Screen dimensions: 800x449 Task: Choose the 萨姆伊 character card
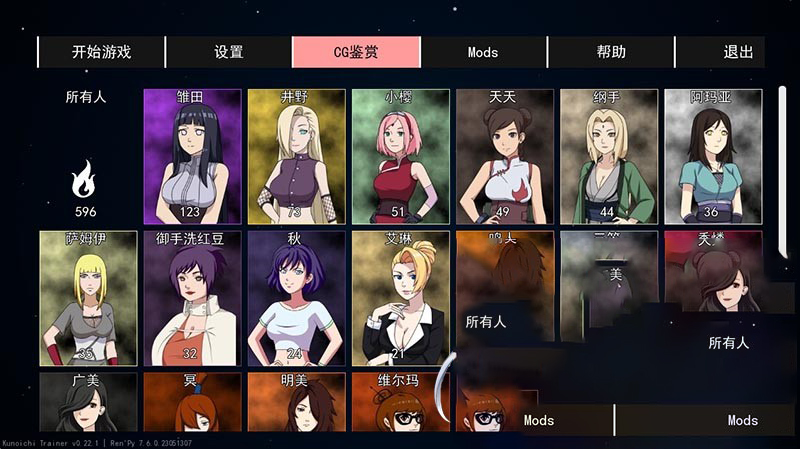88,298
